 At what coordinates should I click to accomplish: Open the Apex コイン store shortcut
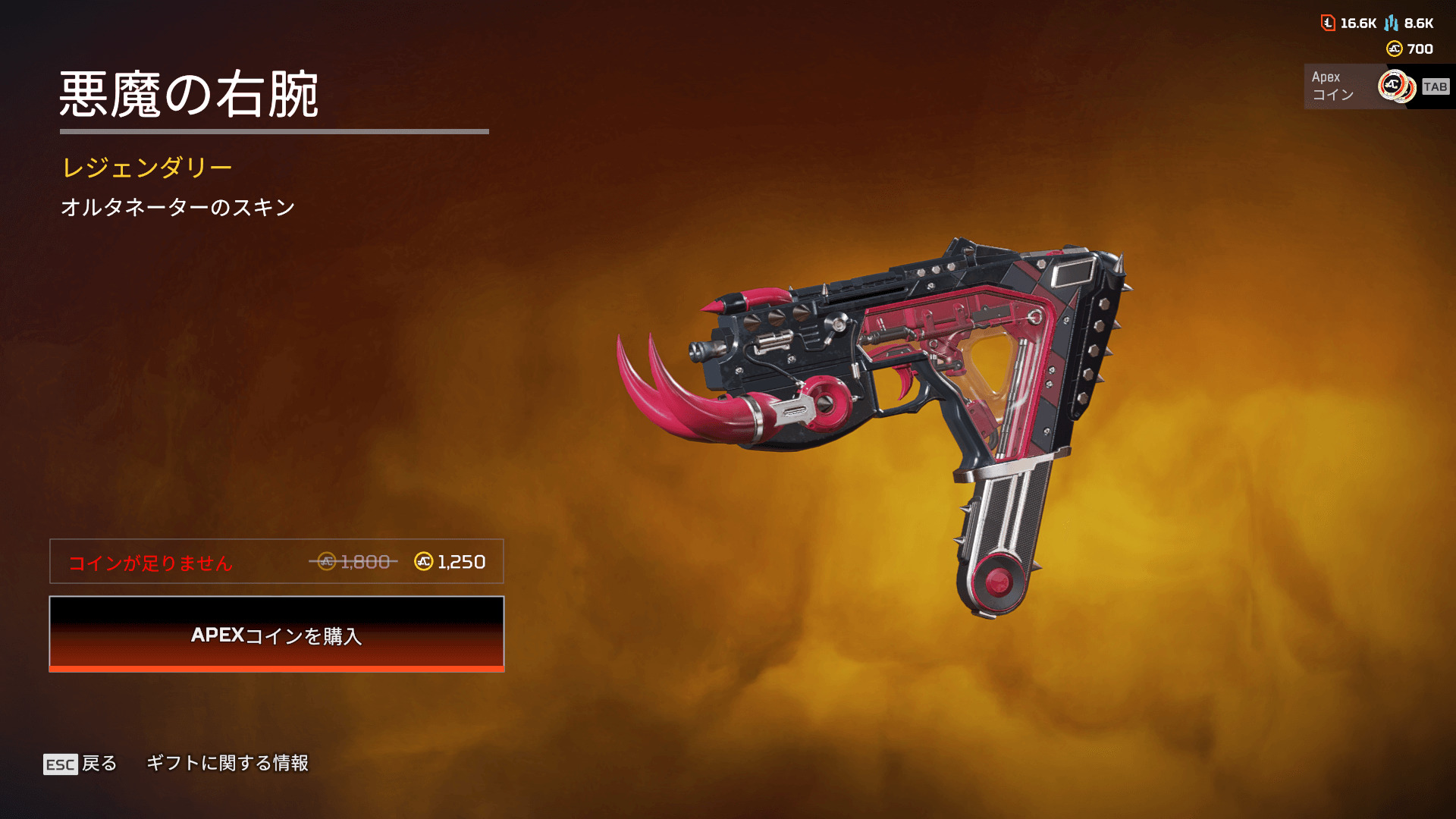[x=1377, y=86]
